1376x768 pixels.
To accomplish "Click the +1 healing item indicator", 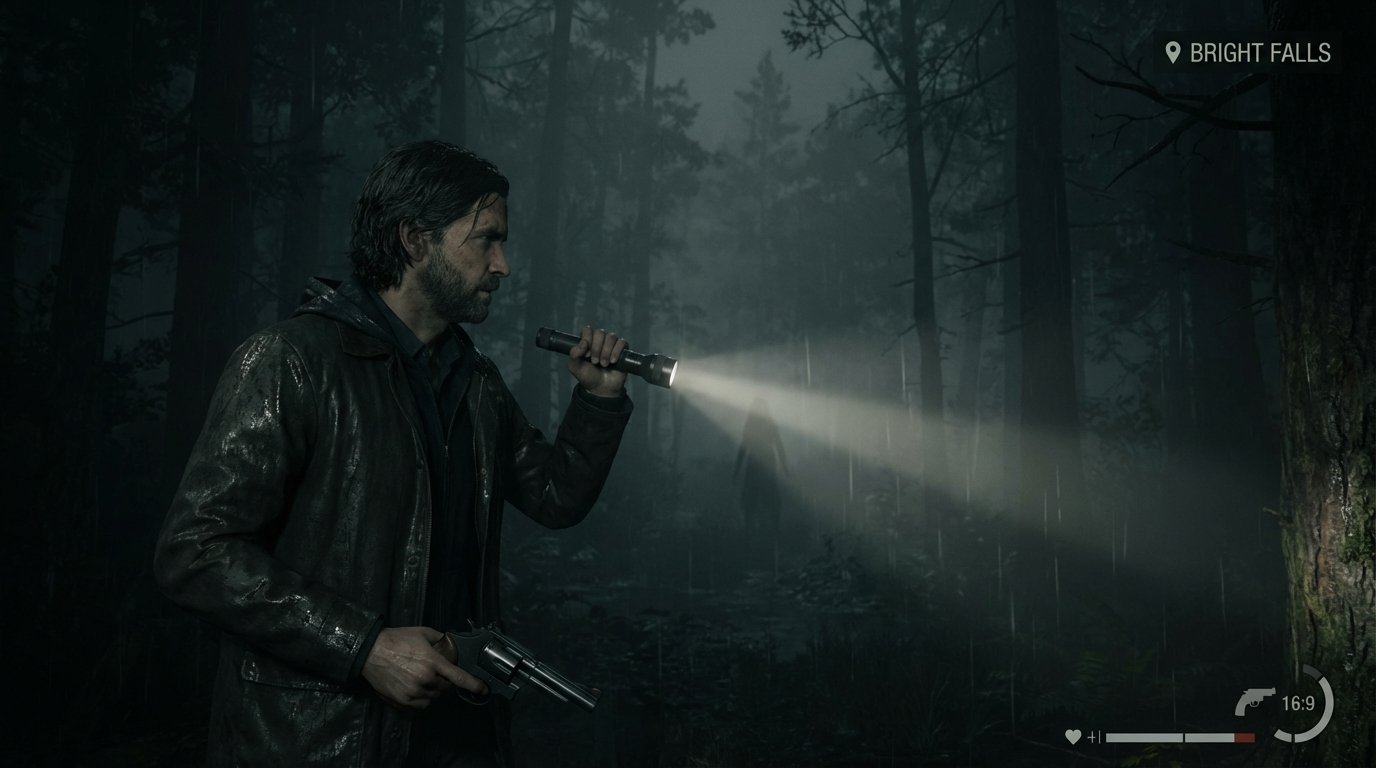I will point(1094,736).
